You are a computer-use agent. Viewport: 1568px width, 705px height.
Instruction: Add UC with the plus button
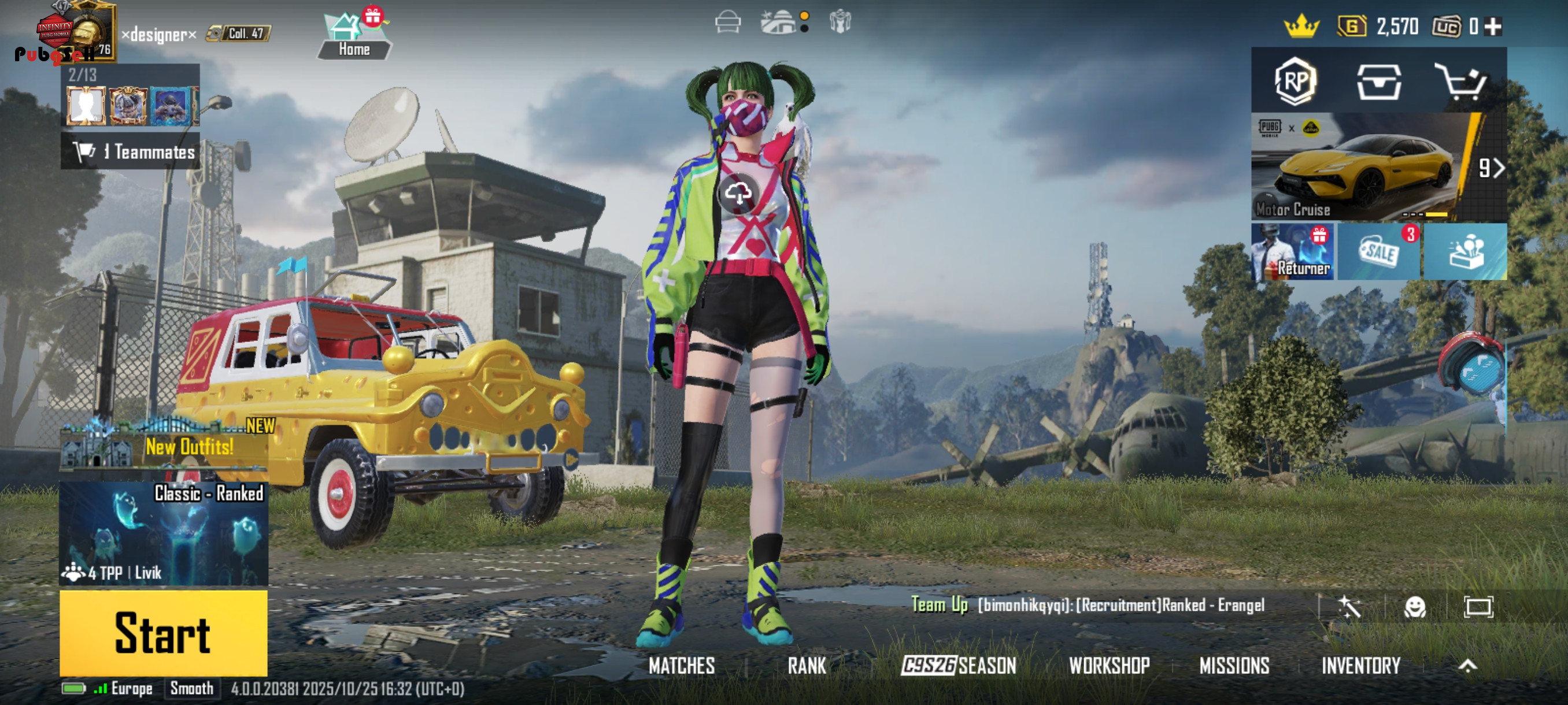(x=1493, y=26)
